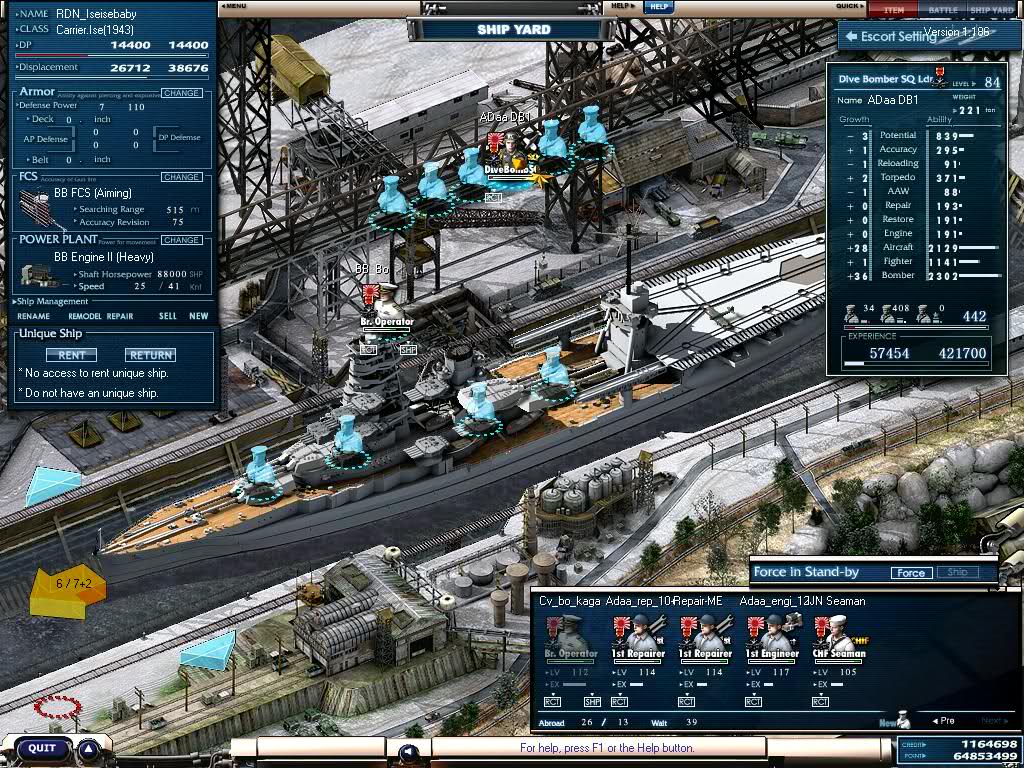Click the Rent unique ship button
This screenshot has height=768, width=1024.
(71, 355)
